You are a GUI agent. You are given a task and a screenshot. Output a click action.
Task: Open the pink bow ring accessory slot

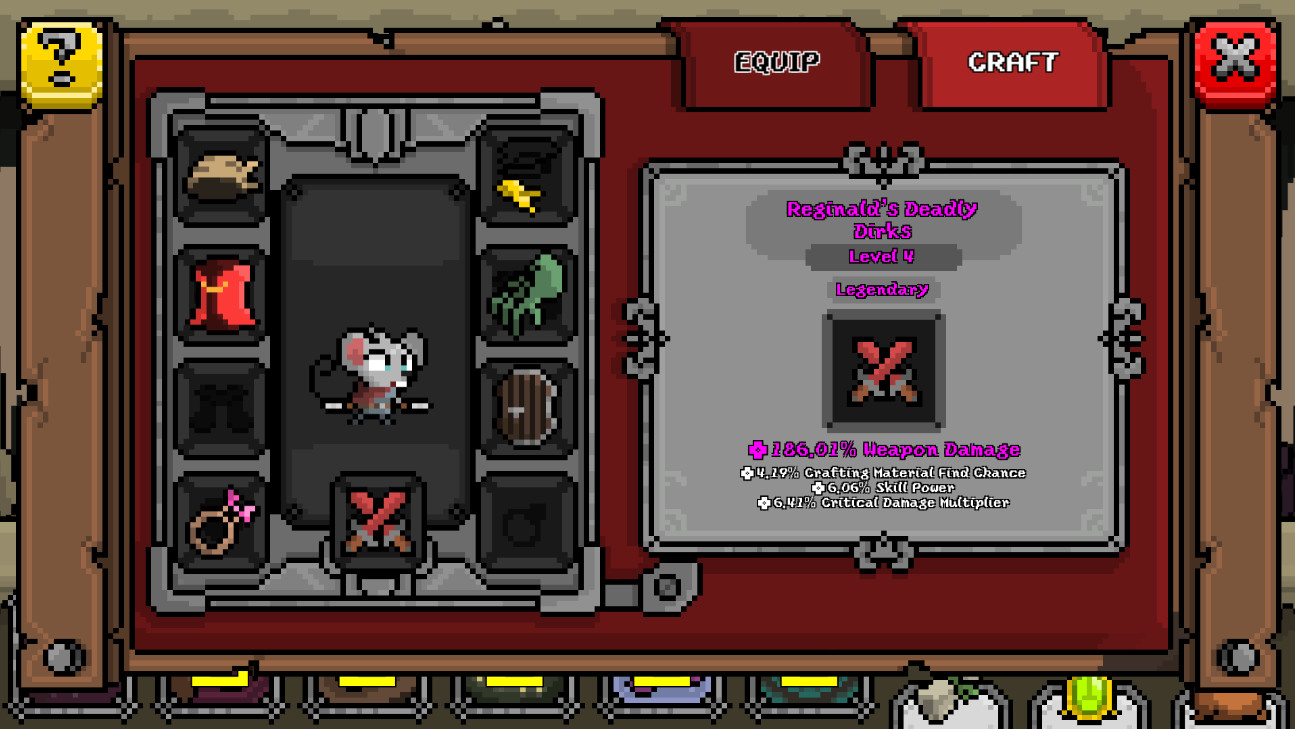pos(220,515)
